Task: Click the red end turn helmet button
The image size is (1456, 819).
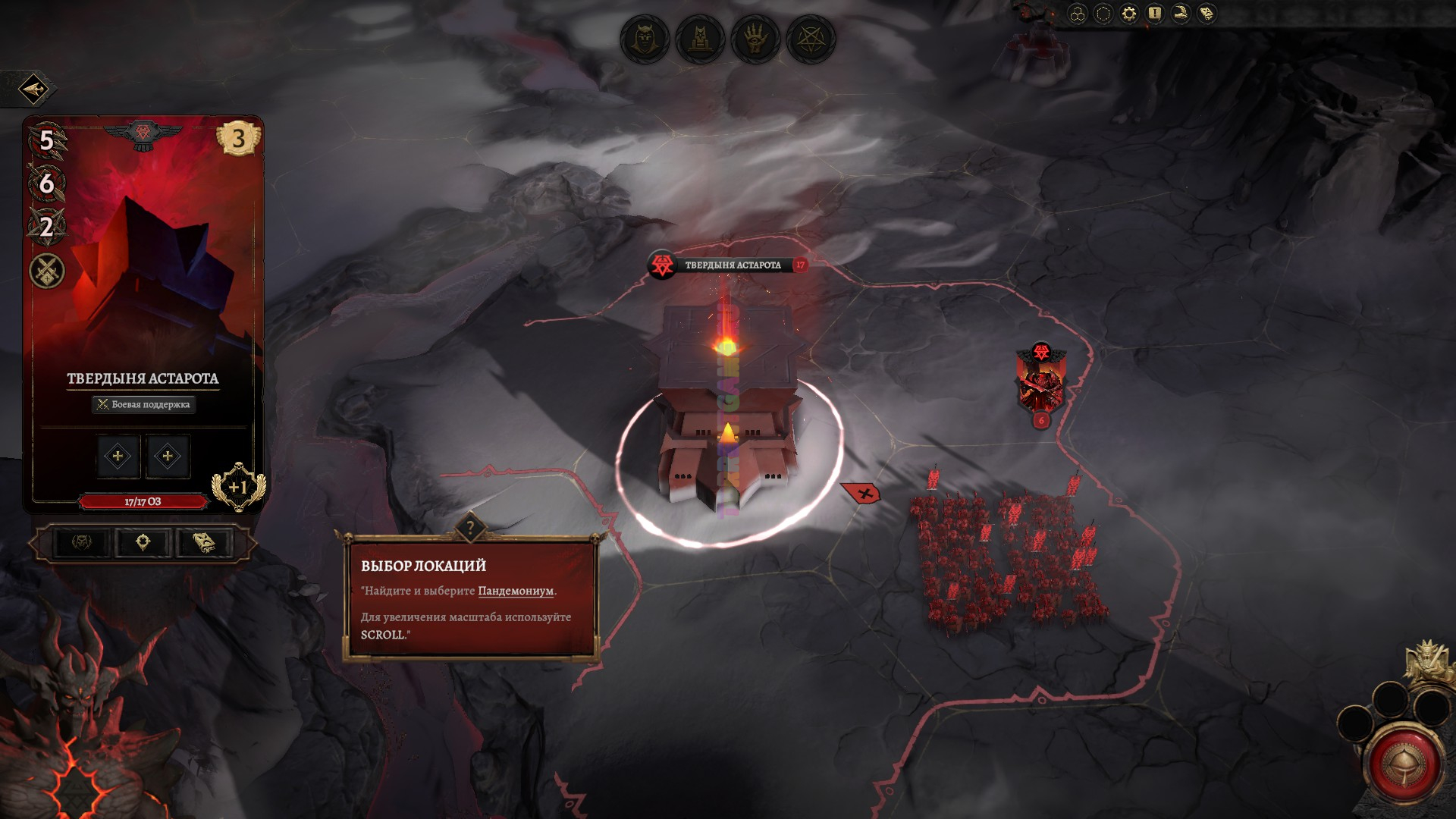Action: pyautogui.click(x=1405, y=764)
